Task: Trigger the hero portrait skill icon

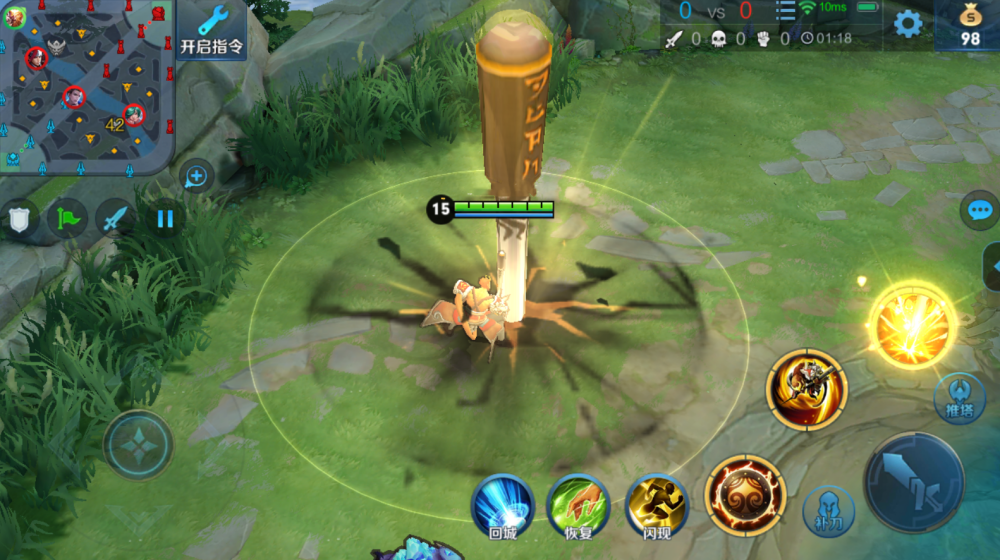Action: 806,389
